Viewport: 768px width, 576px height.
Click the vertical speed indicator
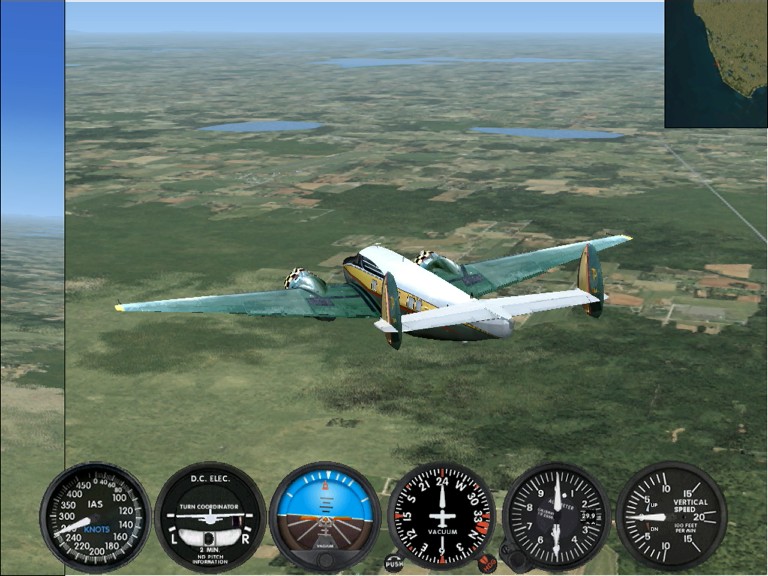(671, 516)
